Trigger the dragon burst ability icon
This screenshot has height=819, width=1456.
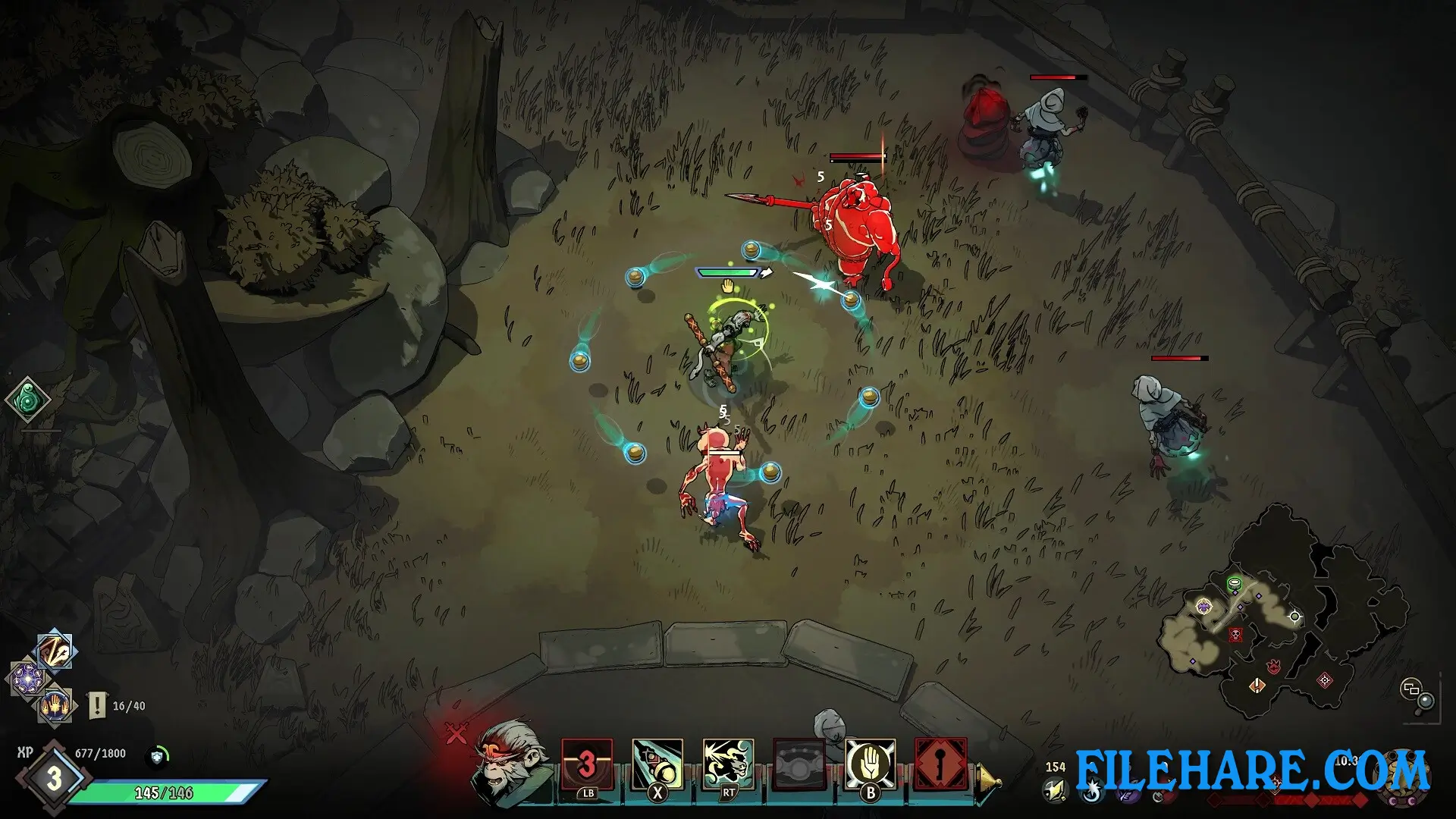[x=728, y=764]
